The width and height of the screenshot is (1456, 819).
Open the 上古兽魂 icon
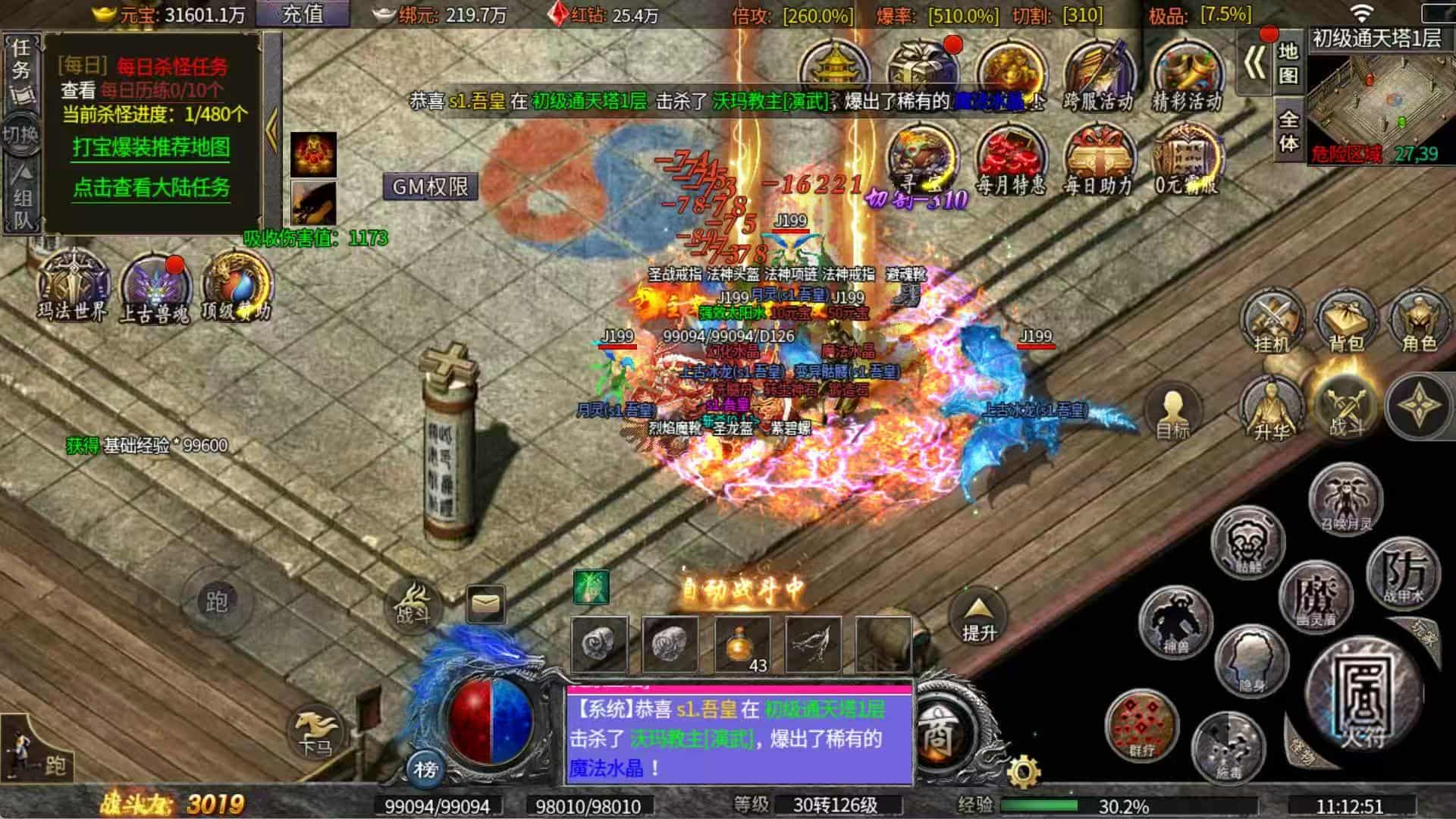pos(155,288)
